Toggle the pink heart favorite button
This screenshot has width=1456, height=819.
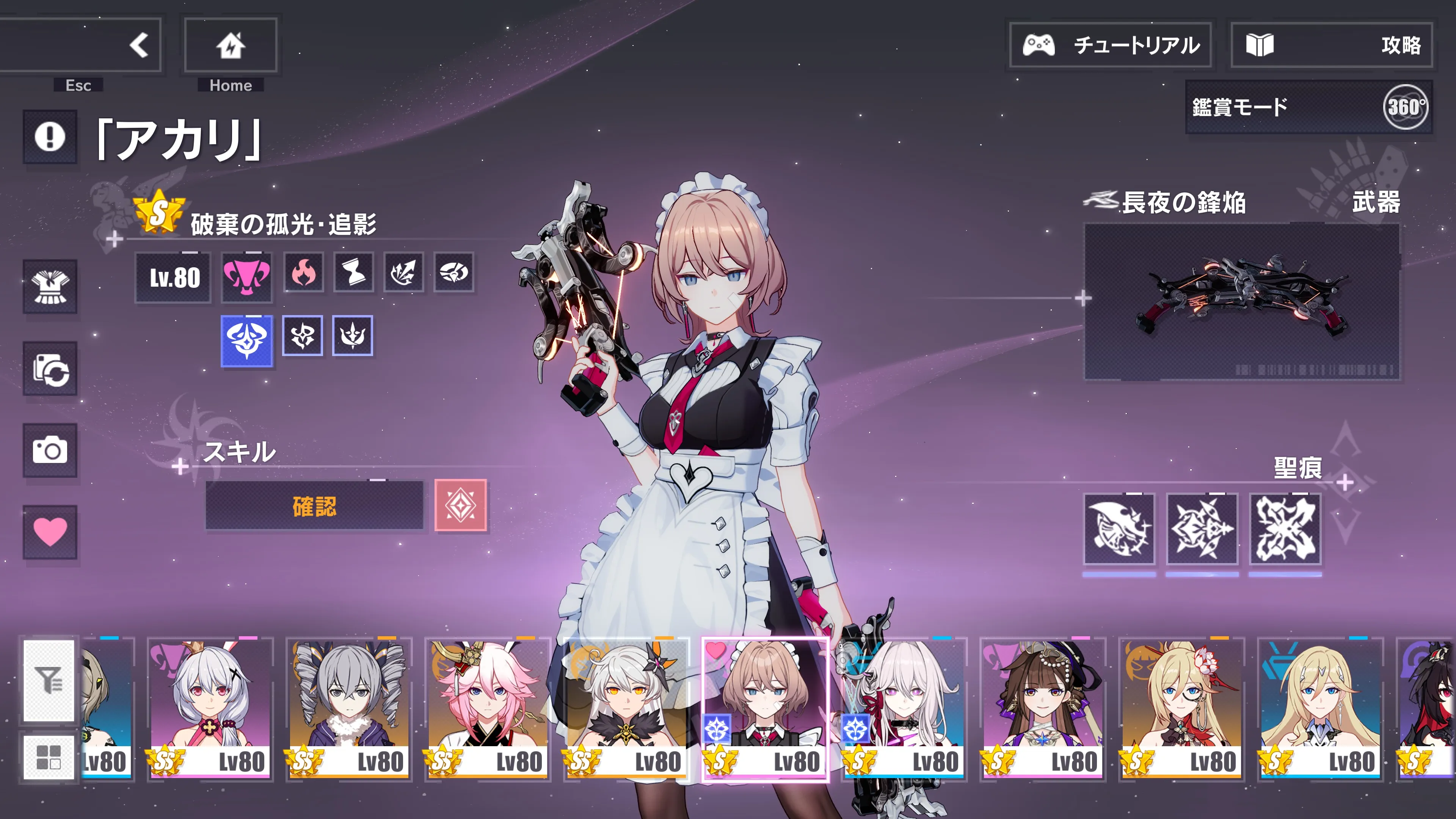coord(50,532)
